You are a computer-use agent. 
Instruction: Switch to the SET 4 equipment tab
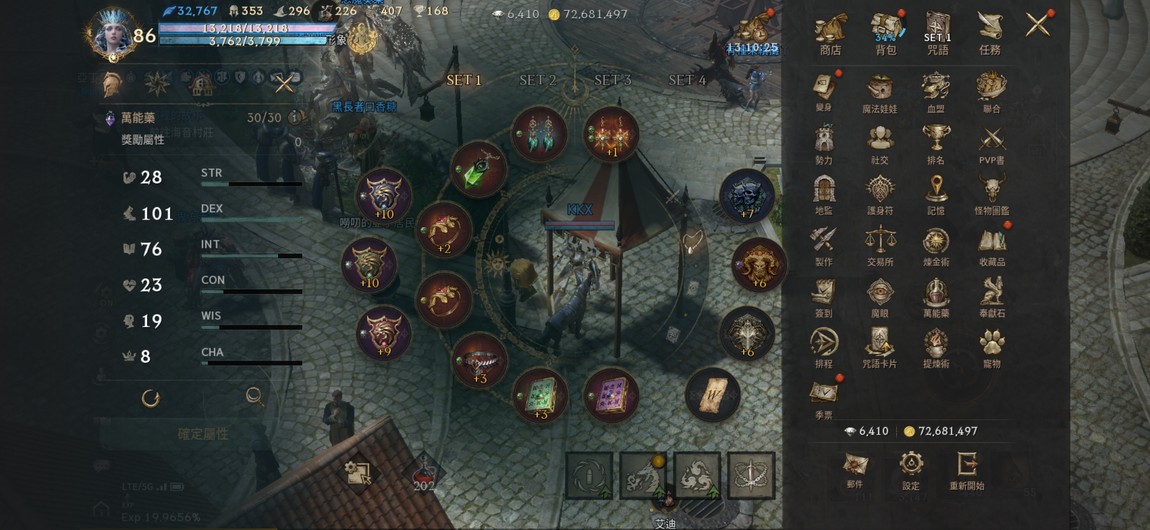click(x=687, y=80)
